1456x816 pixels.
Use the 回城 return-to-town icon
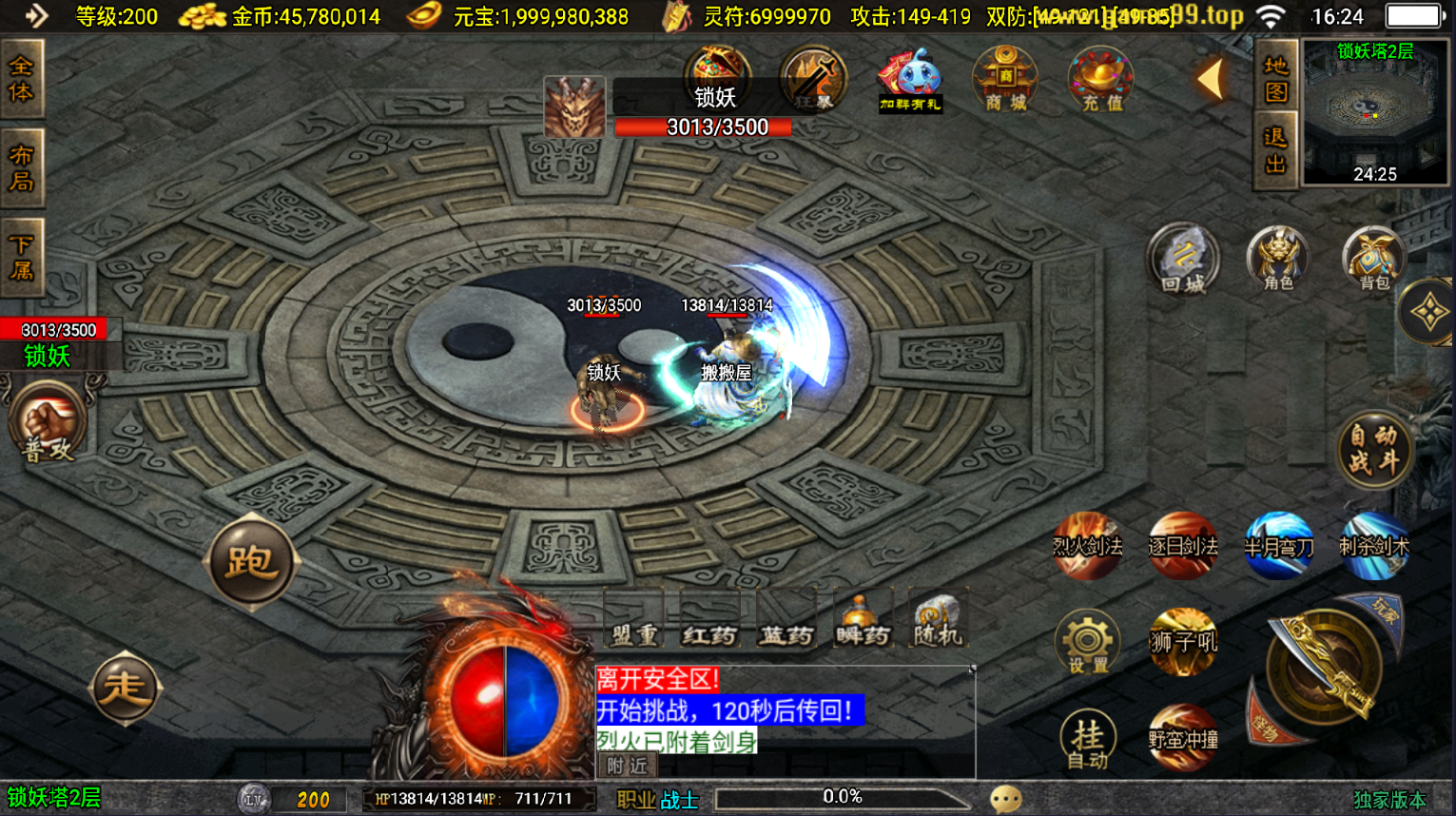[1183, 258]
